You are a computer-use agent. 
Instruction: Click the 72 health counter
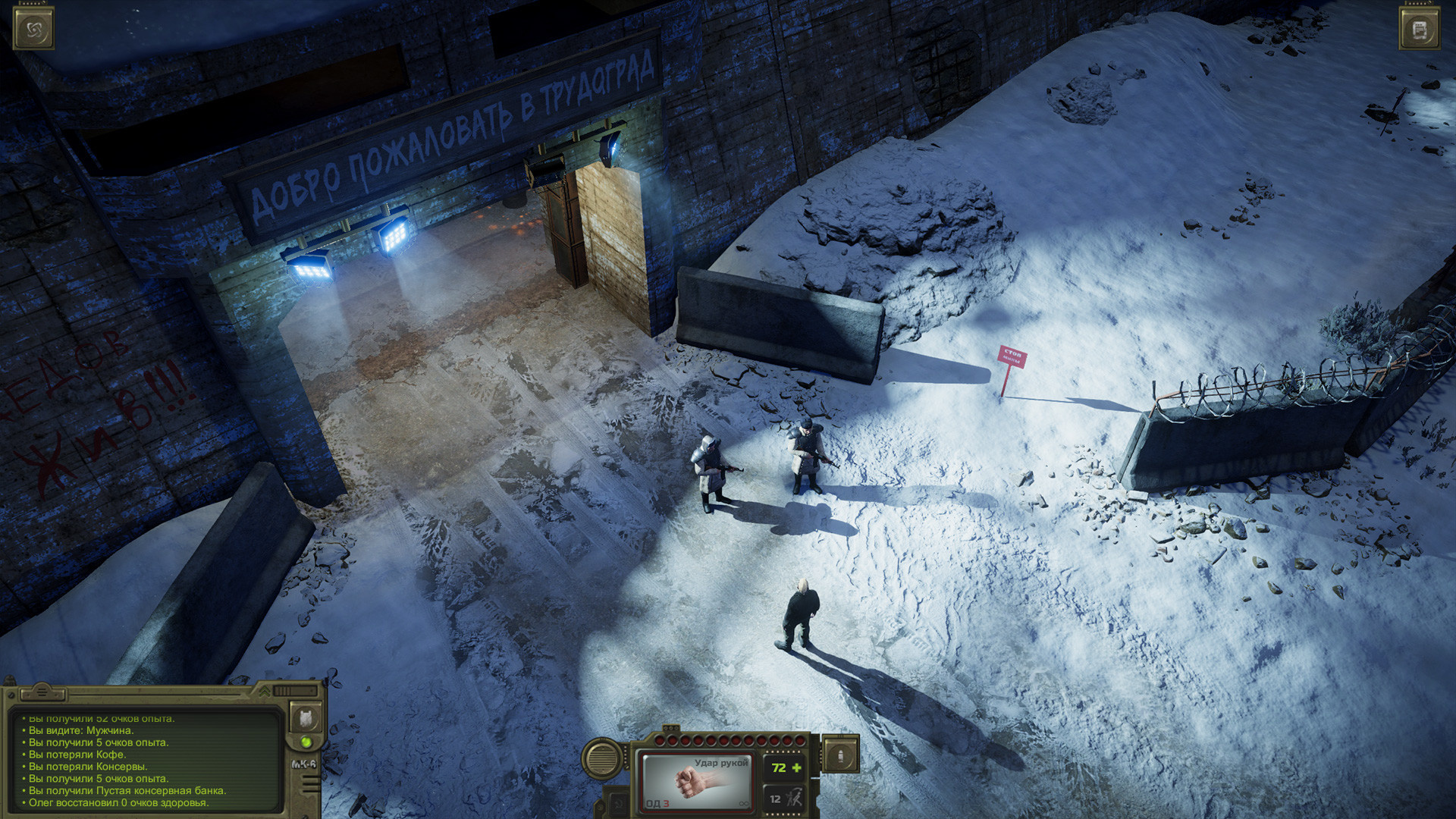780,767
